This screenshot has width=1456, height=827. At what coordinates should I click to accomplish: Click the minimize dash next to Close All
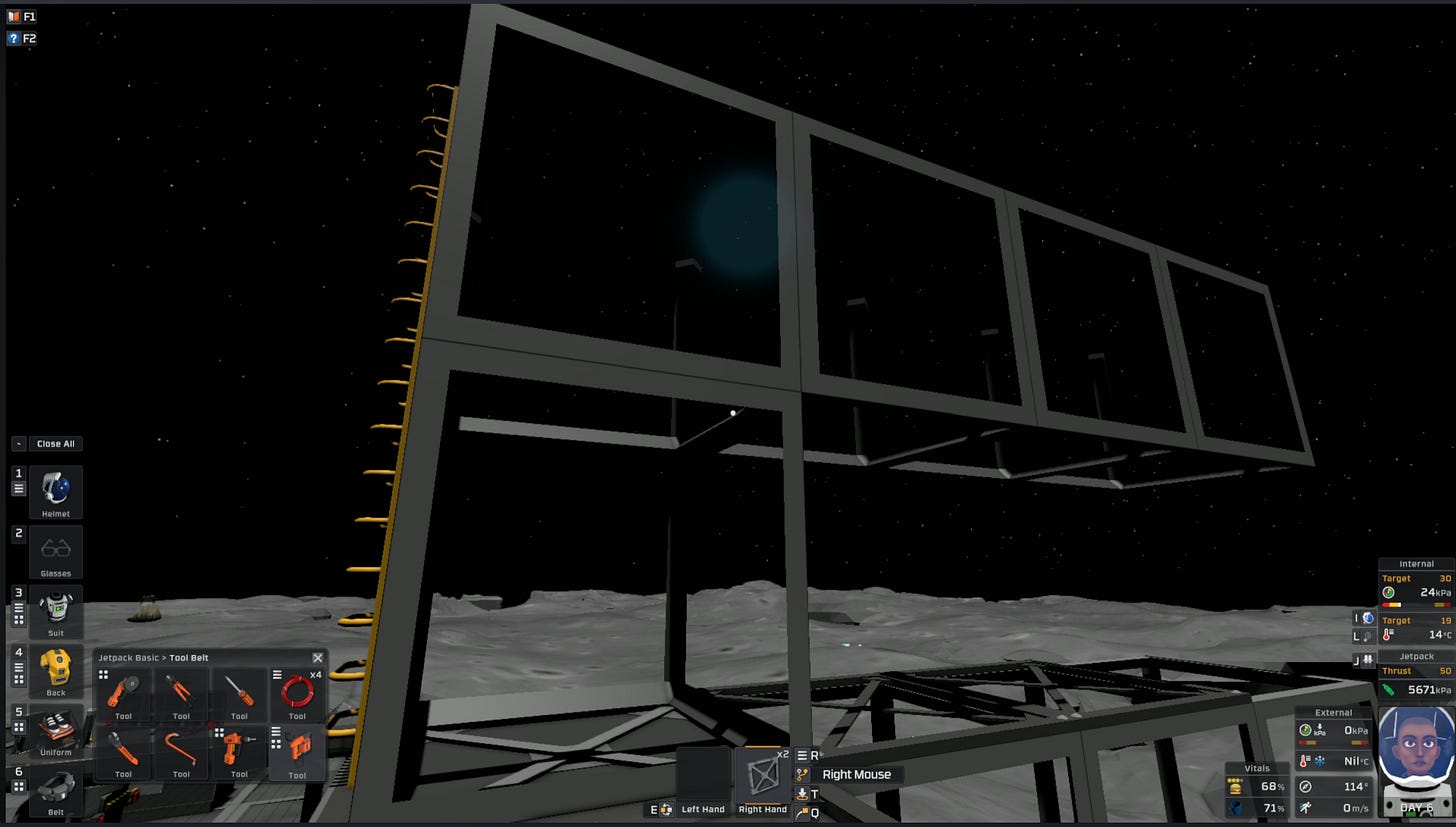(17, 443)
